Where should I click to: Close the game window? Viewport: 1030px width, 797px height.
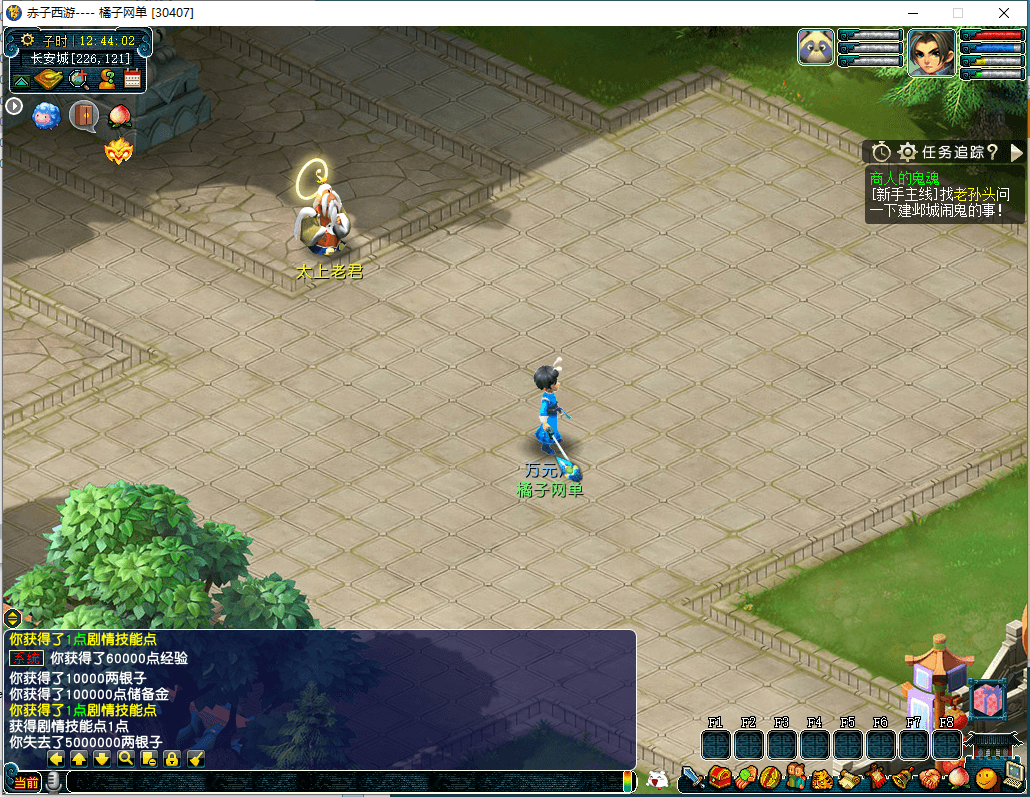click(1003, 13)
